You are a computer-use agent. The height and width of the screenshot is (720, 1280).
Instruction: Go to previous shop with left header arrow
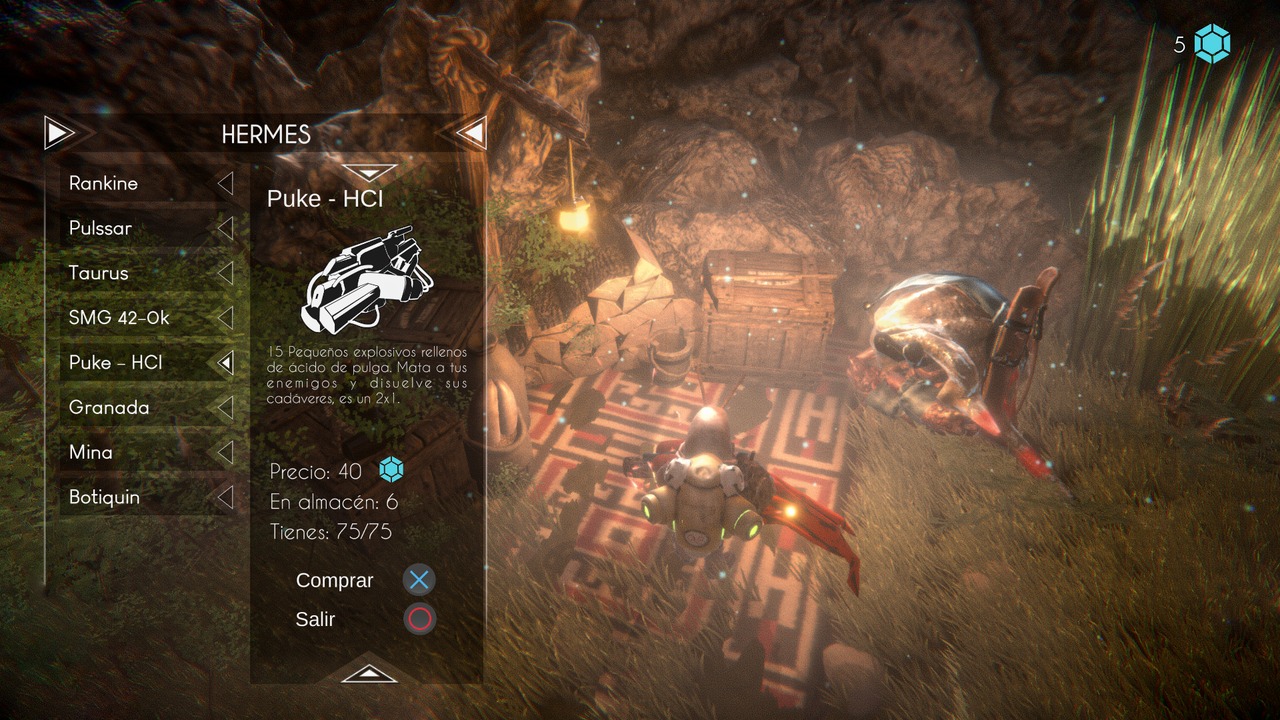click(x=60, y=132)
